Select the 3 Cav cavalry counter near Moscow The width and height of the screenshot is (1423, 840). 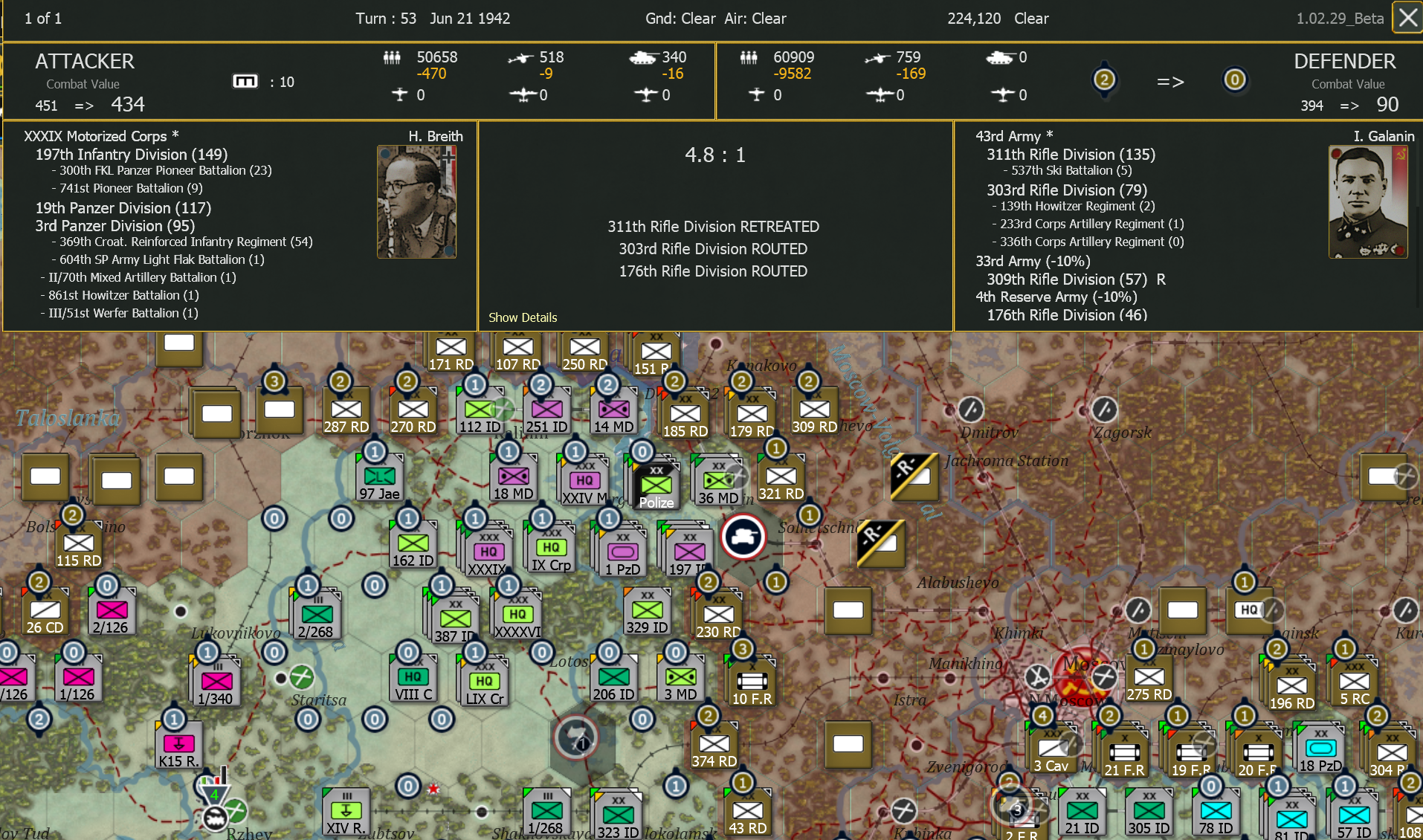(x=1052, y=747)
